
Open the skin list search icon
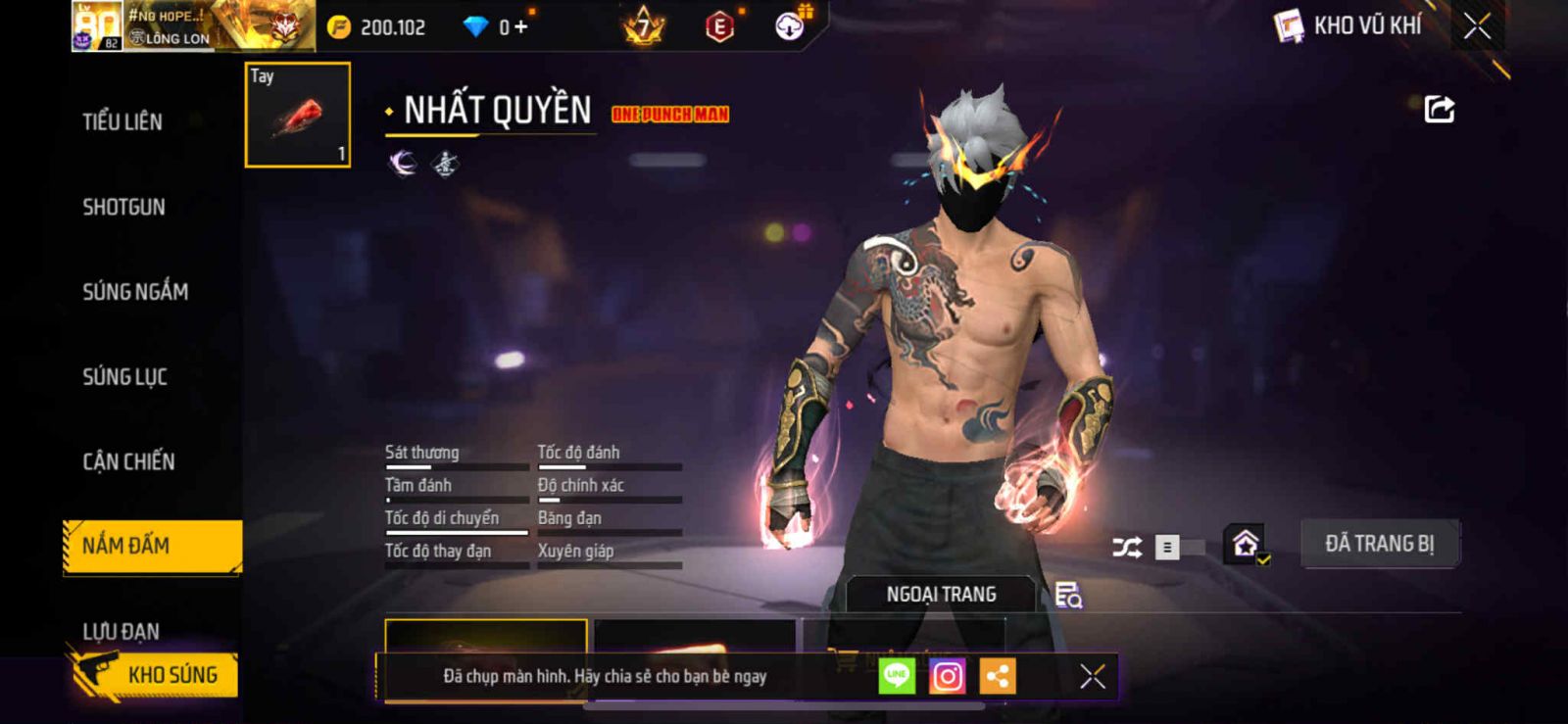pyautogui.click(x=1068, y=595)
